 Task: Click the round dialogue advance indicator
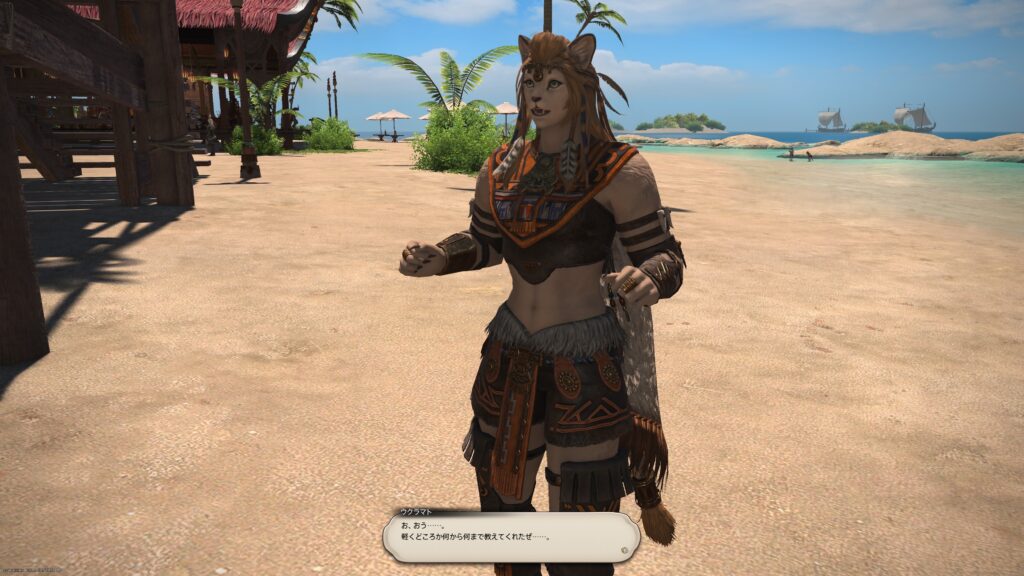[x=626, y=548]
